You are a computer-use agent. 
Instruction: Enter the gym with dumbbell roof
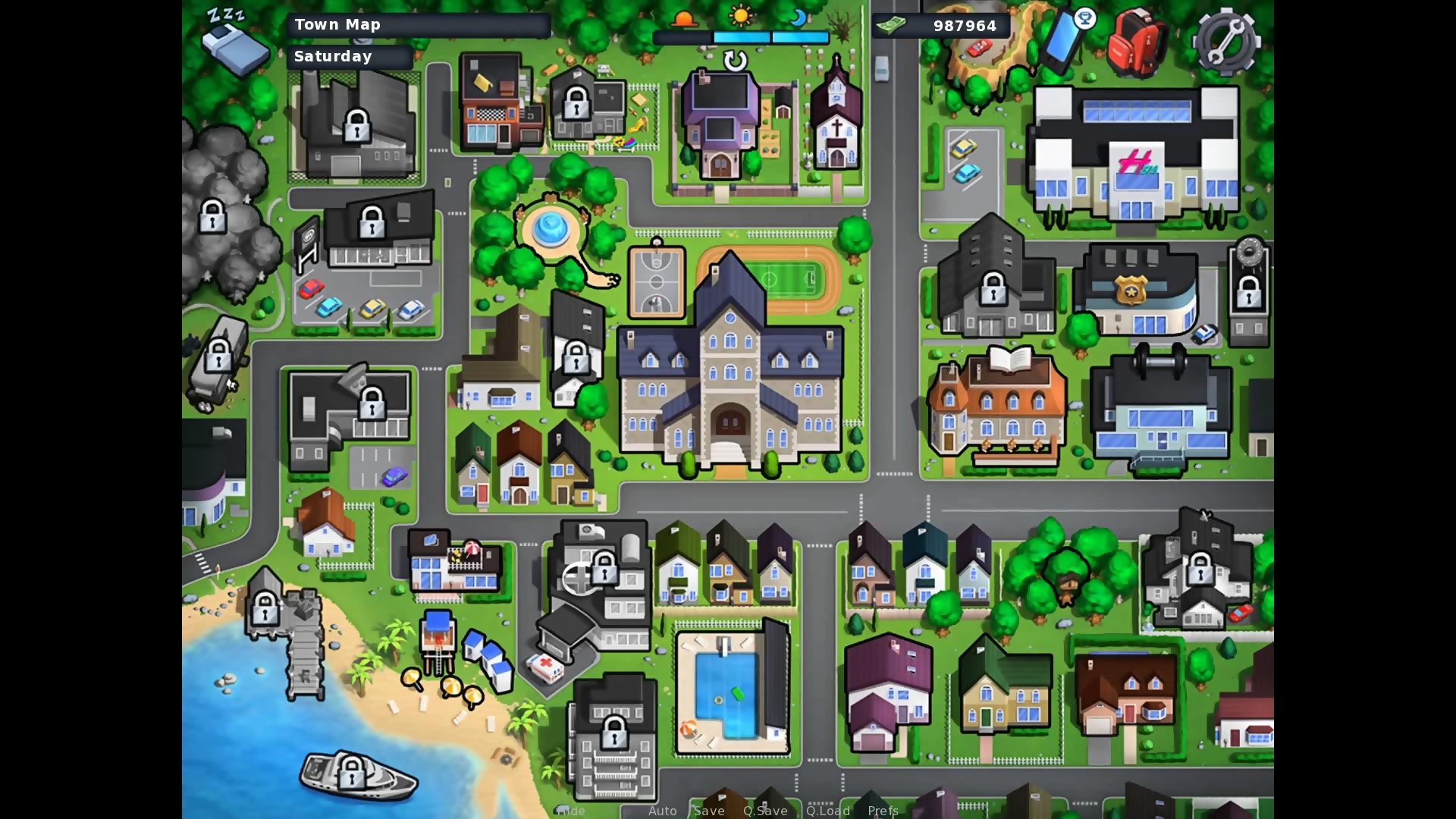point(1160,409)
